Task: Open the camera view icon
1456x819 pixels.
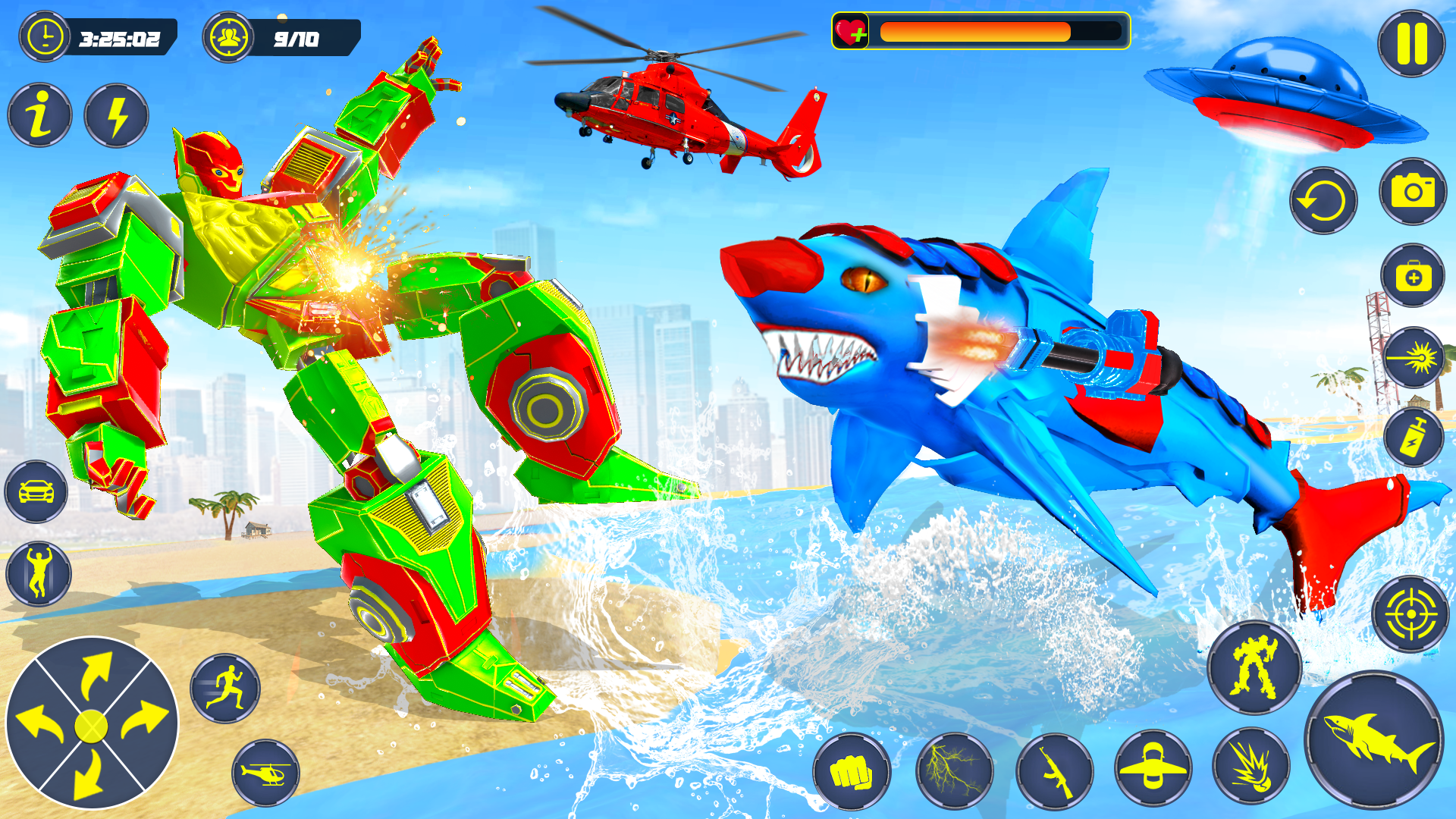Action: tap(1414, 193)
